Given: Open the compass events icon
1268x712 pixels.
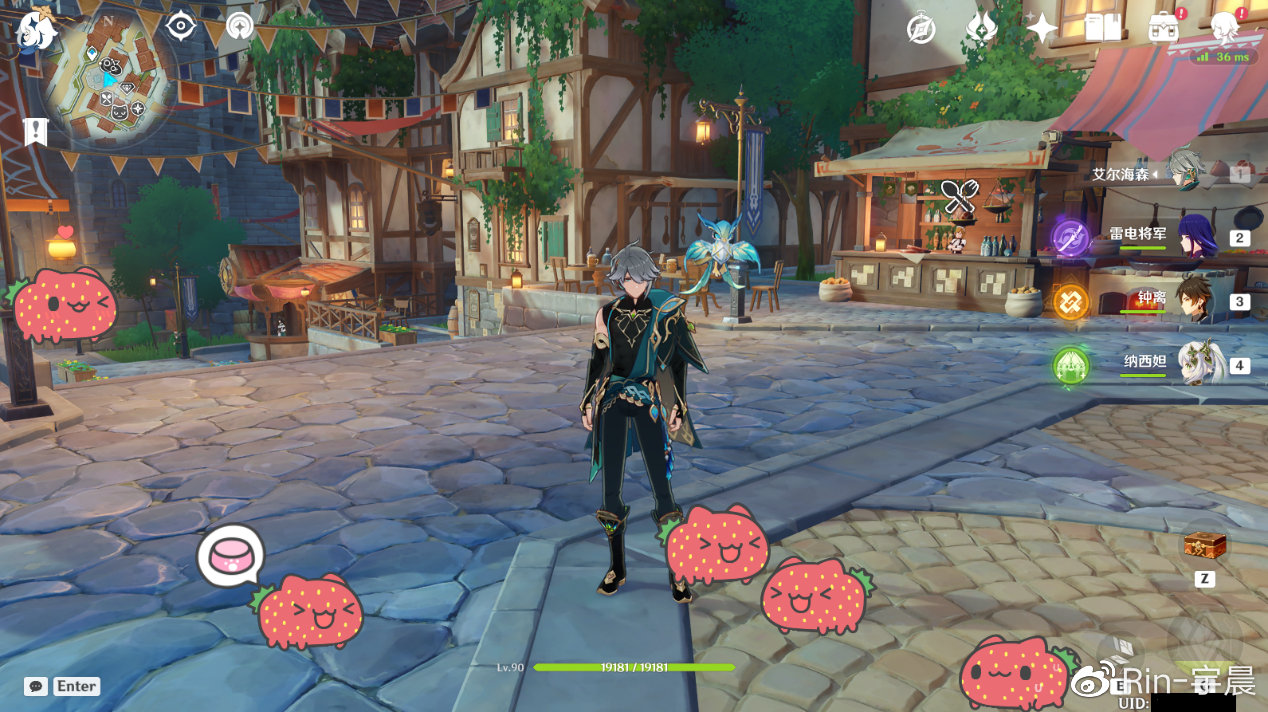Looking at the screenshot, I should pyautogui.click(x=921, y=29).
